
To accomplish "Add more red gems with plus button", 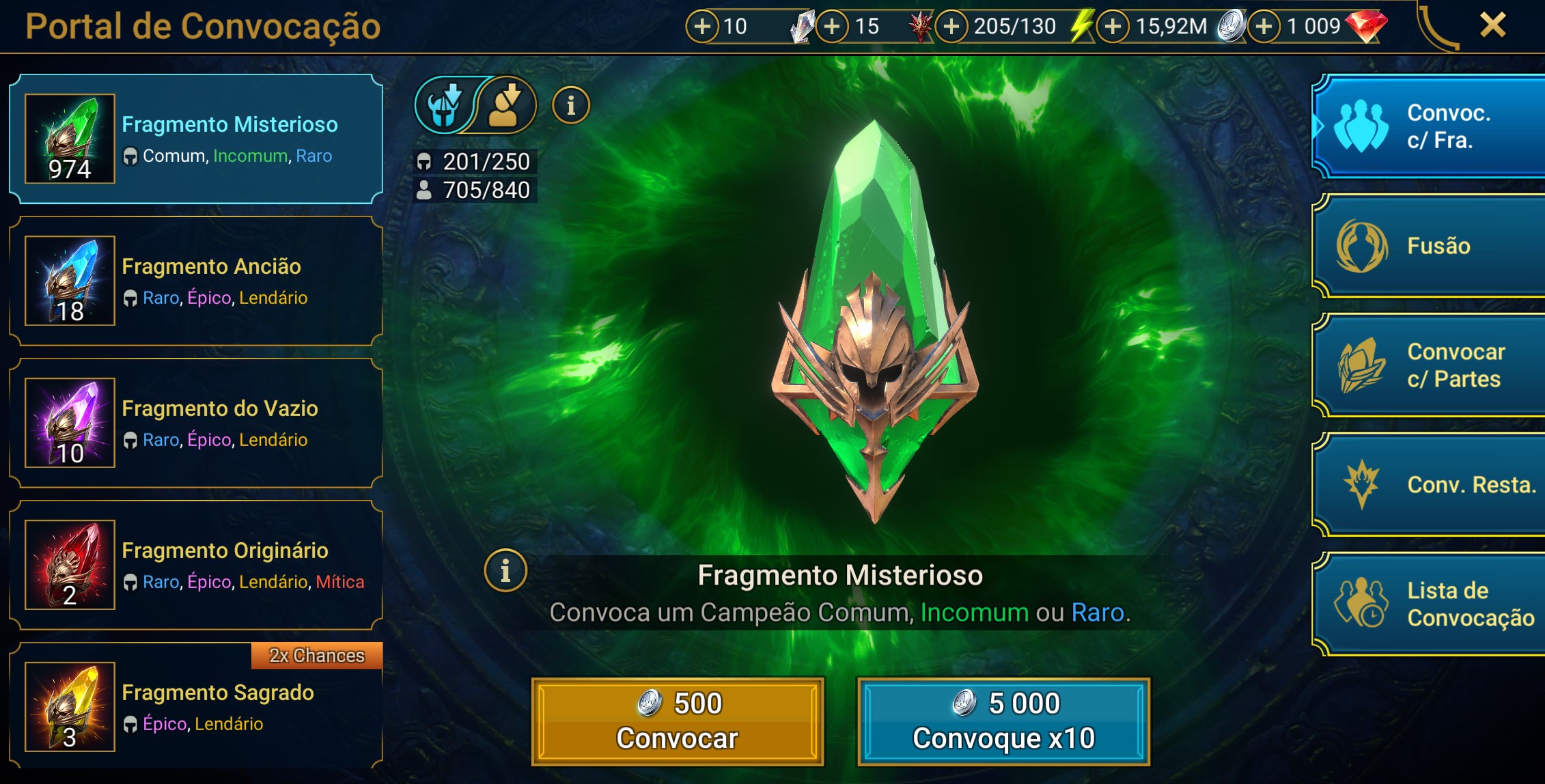I will coord(1264,27).
